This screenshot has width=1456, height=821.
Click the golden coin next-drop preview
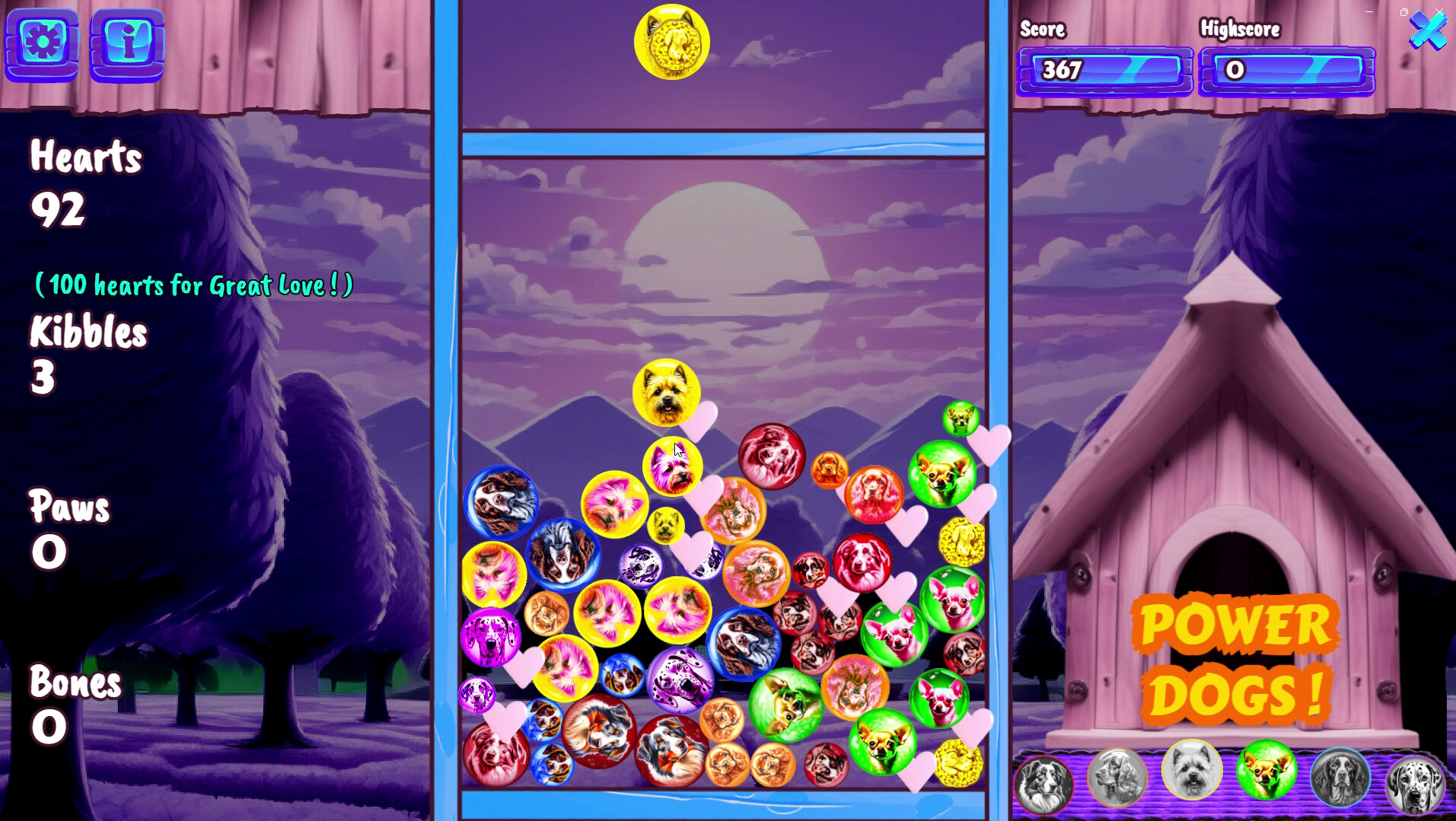tap(672, 43)
